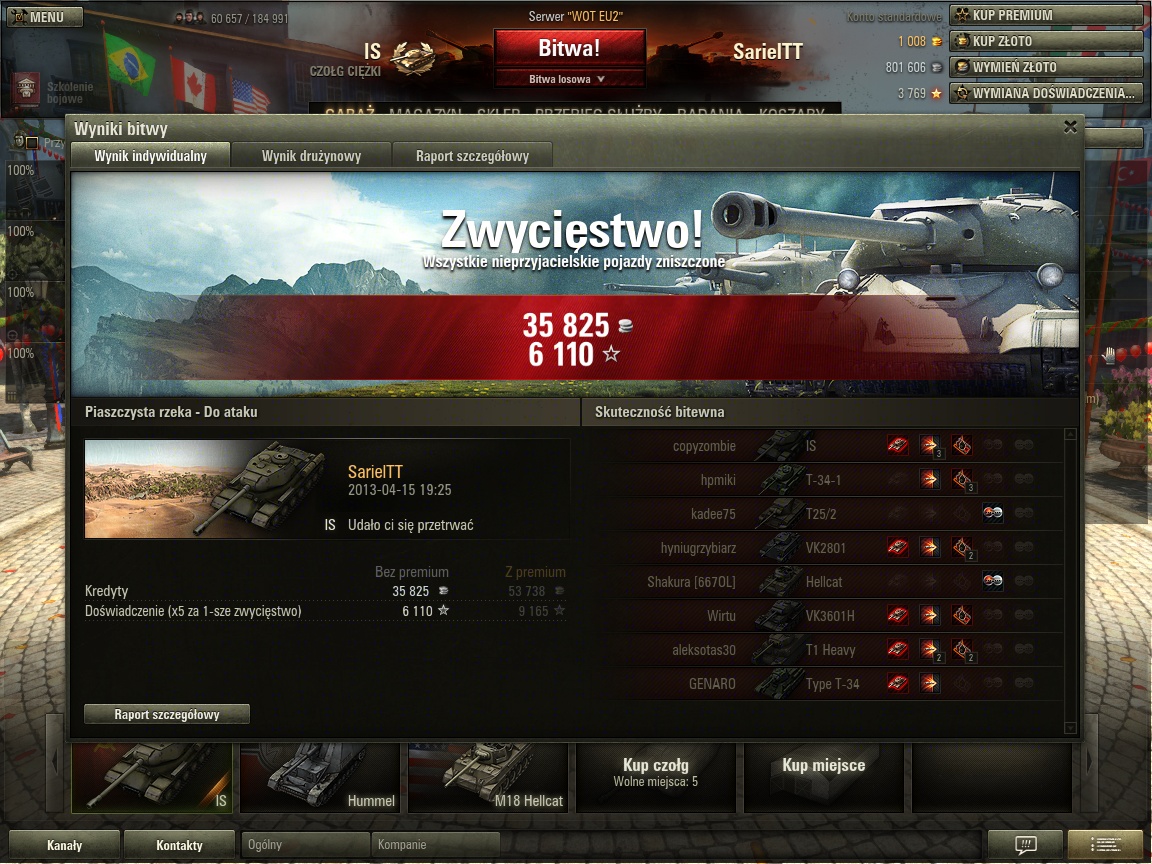Start battle with the Bitwa! button

[569, 48]
